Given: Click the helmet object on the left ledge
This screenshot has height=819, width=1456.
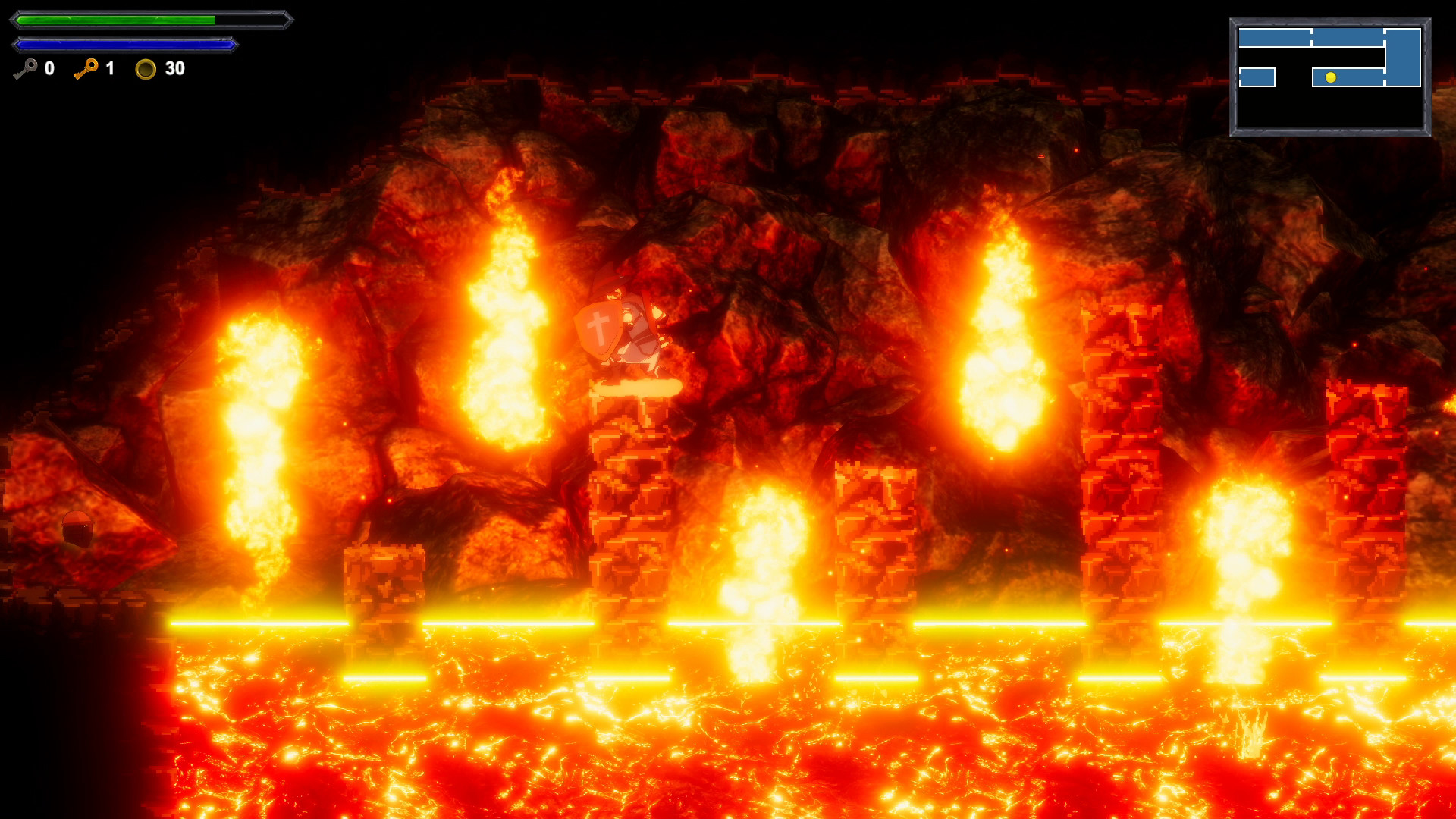Looking at the screenshot, I should pos(76,529).
